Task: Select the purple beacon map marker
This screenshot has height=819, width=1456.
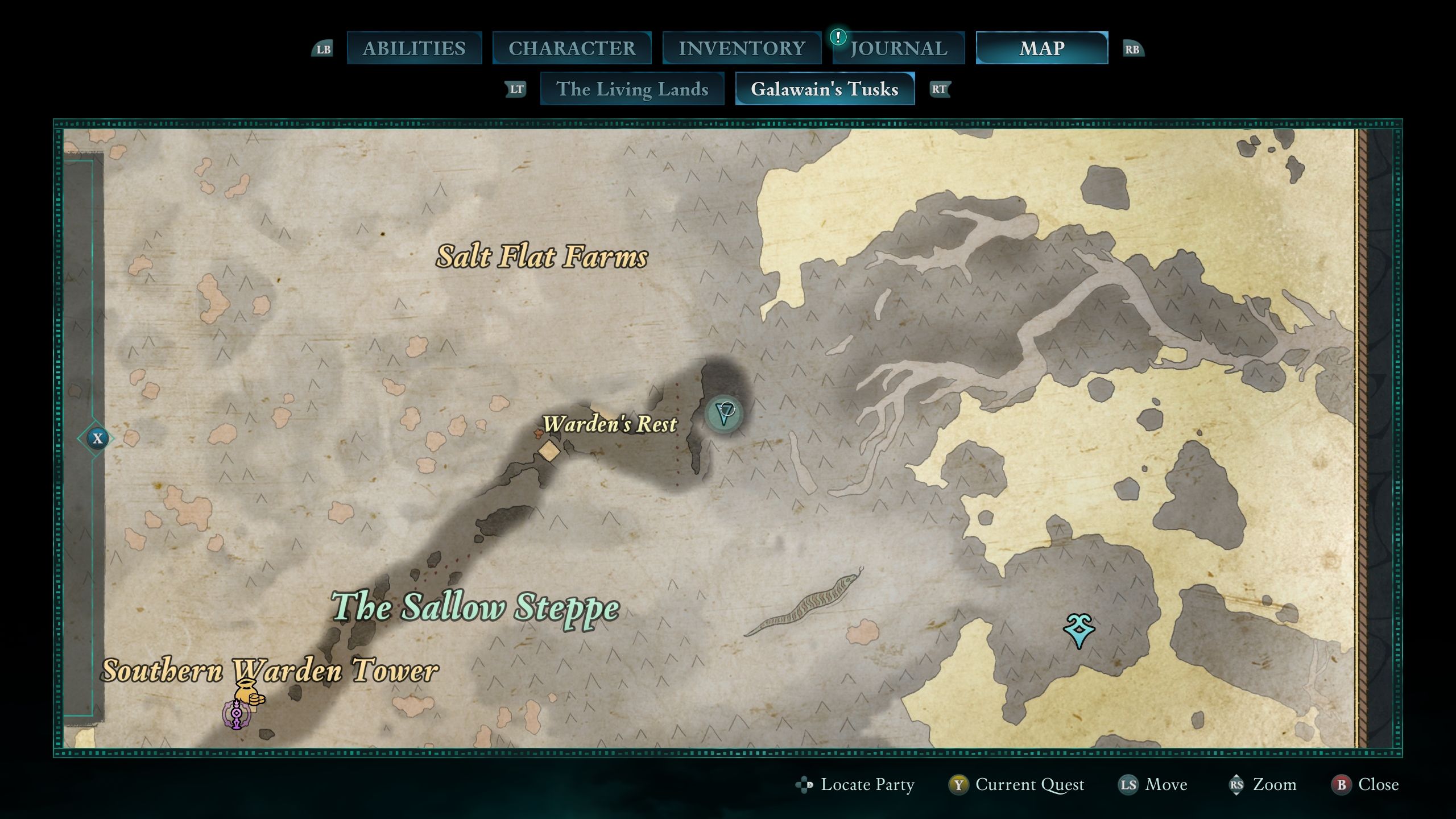Action: click(236, 715)
